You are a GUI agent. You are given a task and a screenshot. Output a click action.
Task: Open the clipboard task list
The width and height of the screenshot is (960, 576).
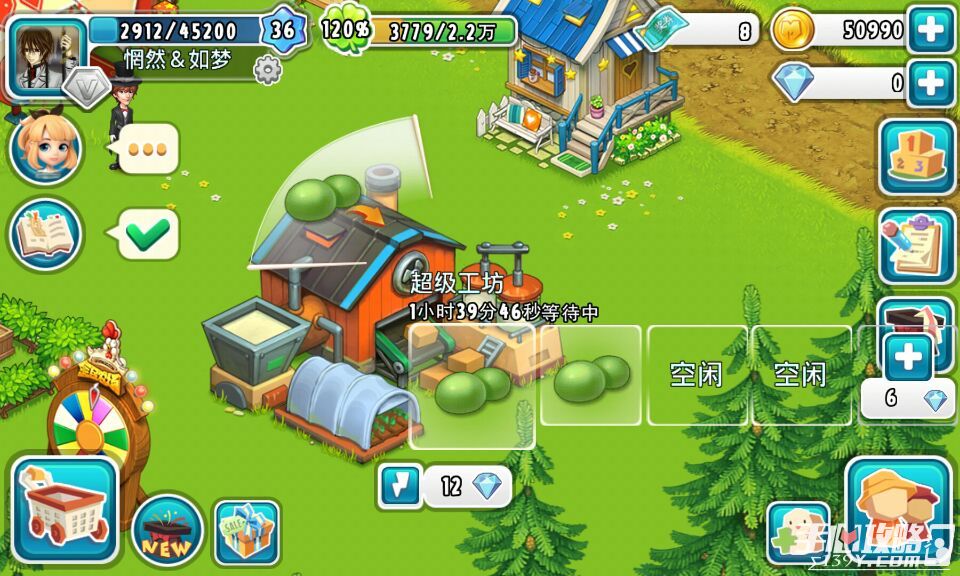(916, 246)
